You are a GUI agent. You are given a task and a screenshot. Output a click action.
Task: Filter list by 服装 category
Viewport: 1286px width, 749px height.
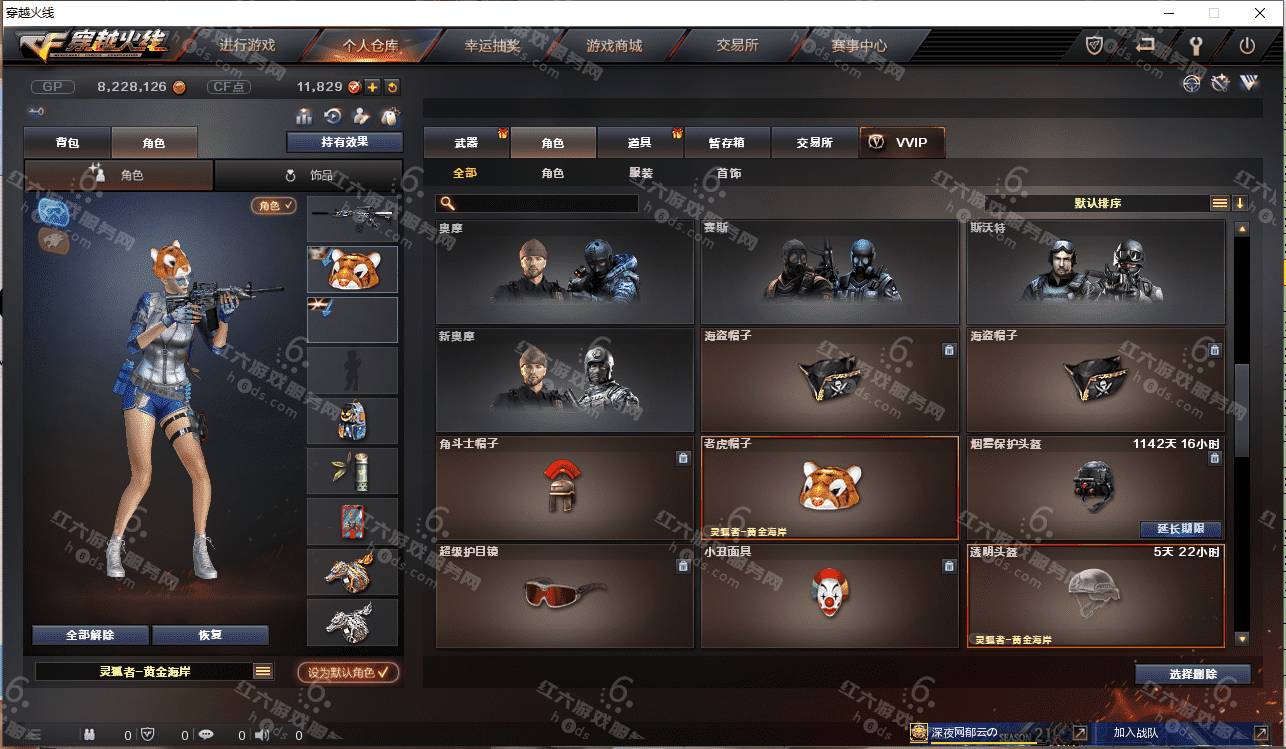click(641, 174)
